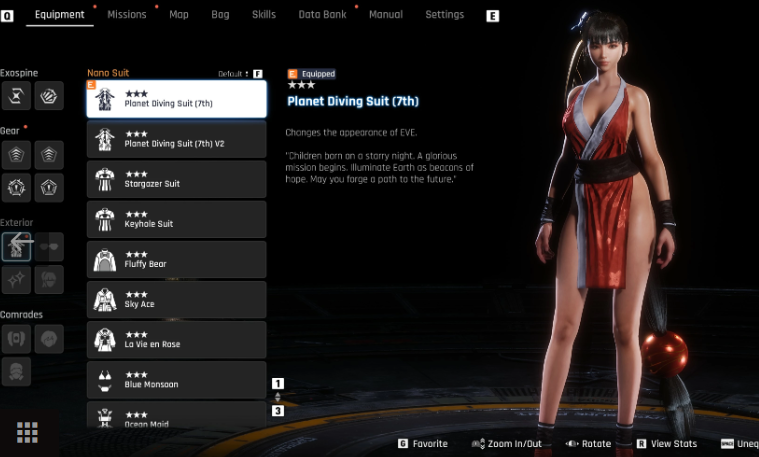Open the Settings tab
Image resolution: width=759 pixels, height=457 pixels.
tap(444, 15)
